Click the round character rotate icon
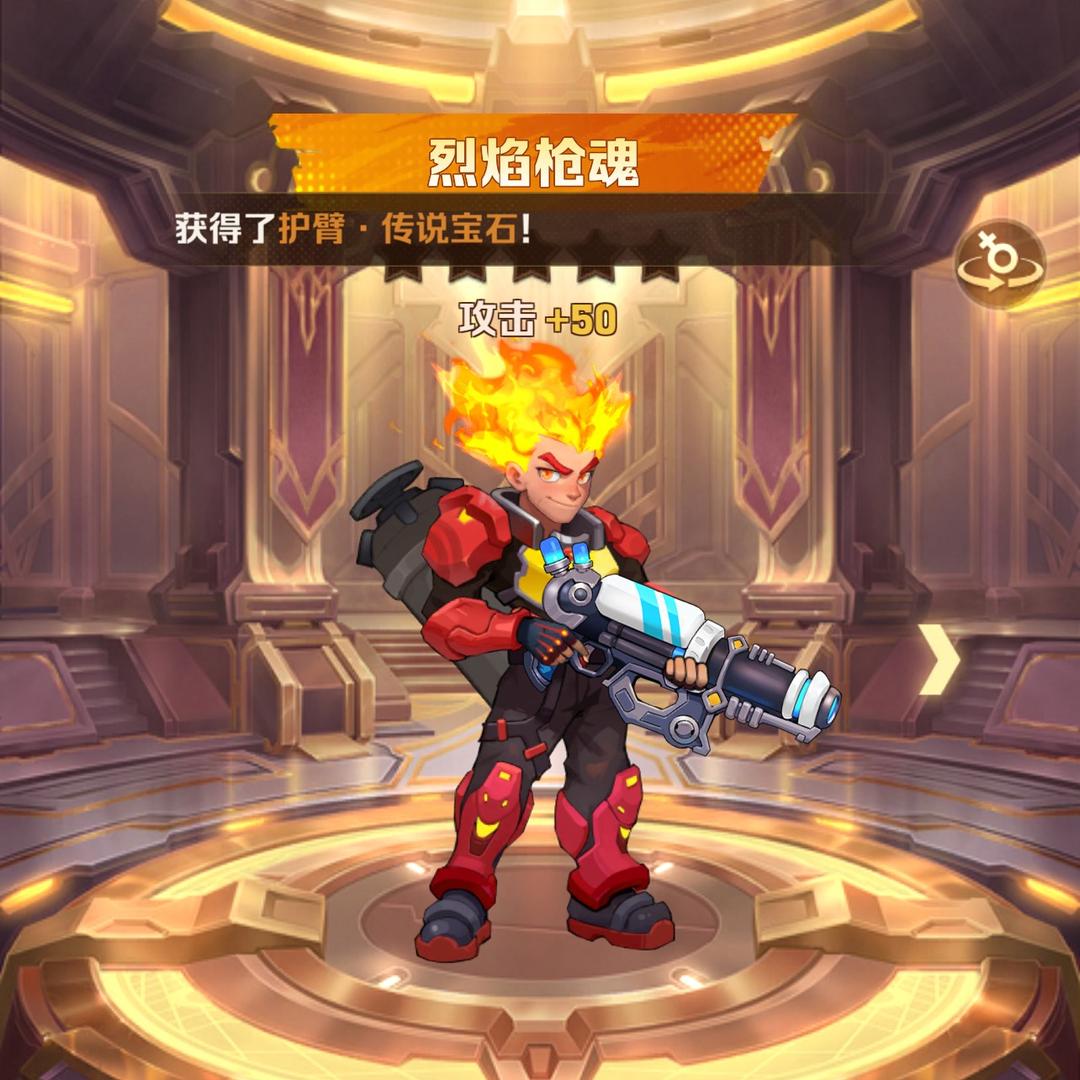Screen dimensions: 1080x1080 click(999, 264)
